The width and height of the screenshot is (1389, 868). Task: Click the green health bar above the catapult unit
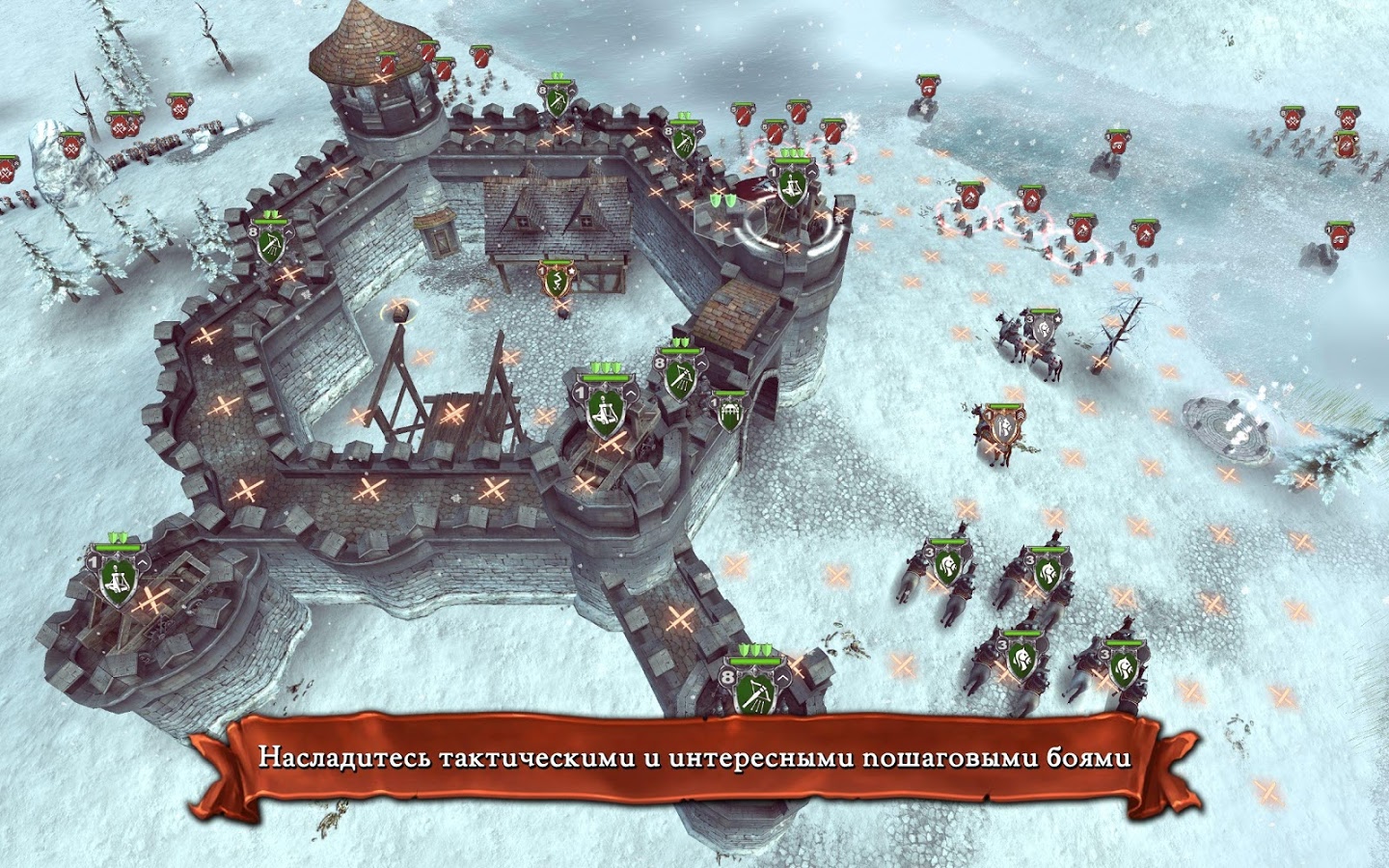[117, 547]
